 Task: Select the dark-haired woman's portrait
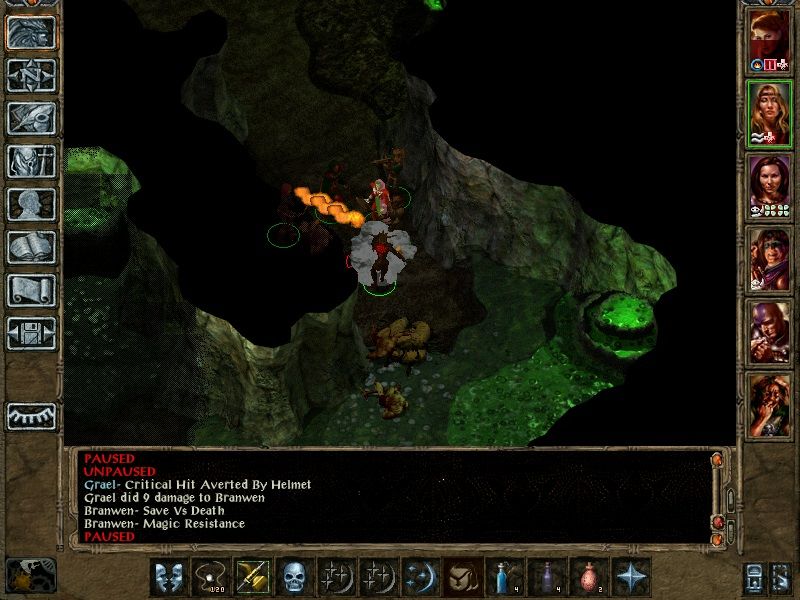click(x=769, y=186)
